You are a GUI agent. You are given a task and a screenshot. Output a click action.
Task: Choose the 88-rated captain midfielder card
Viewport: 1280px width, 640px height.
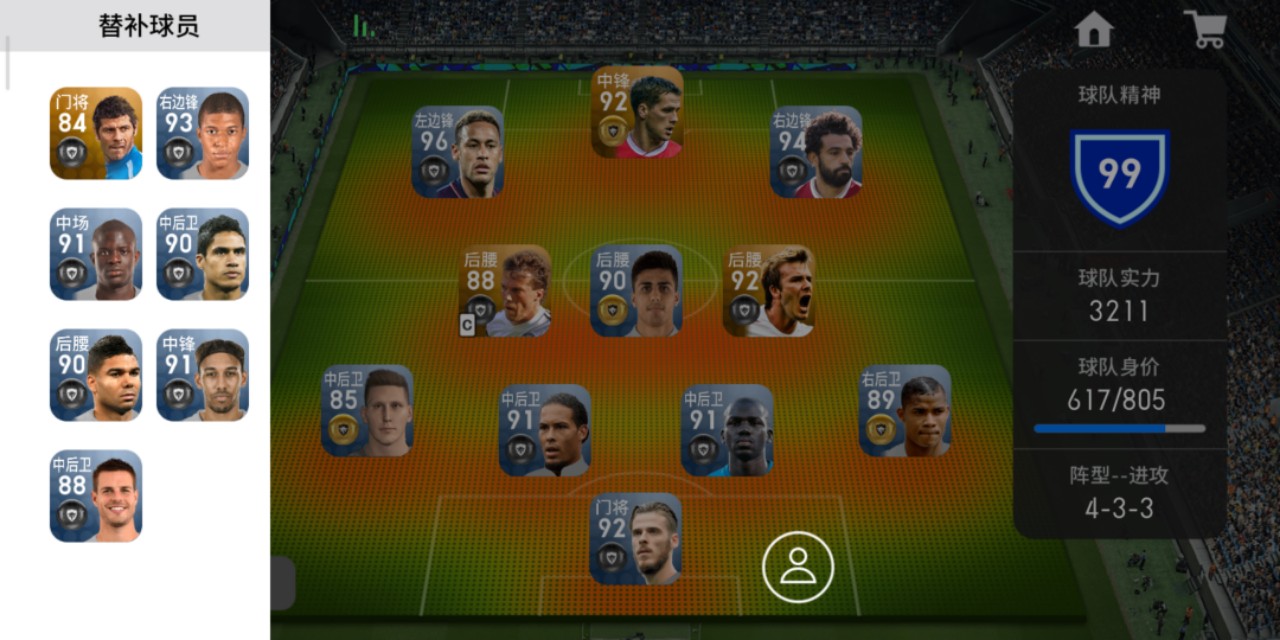click(505, 291)
